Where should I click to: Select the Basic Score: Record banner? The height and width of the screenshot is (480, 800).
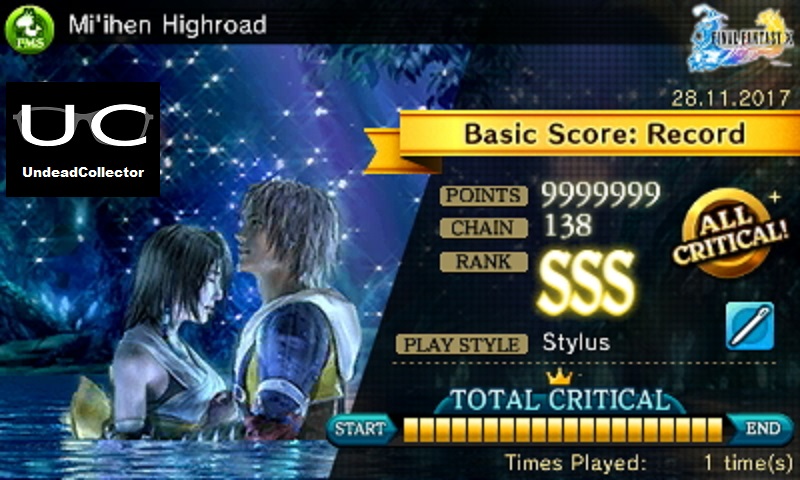605,133
